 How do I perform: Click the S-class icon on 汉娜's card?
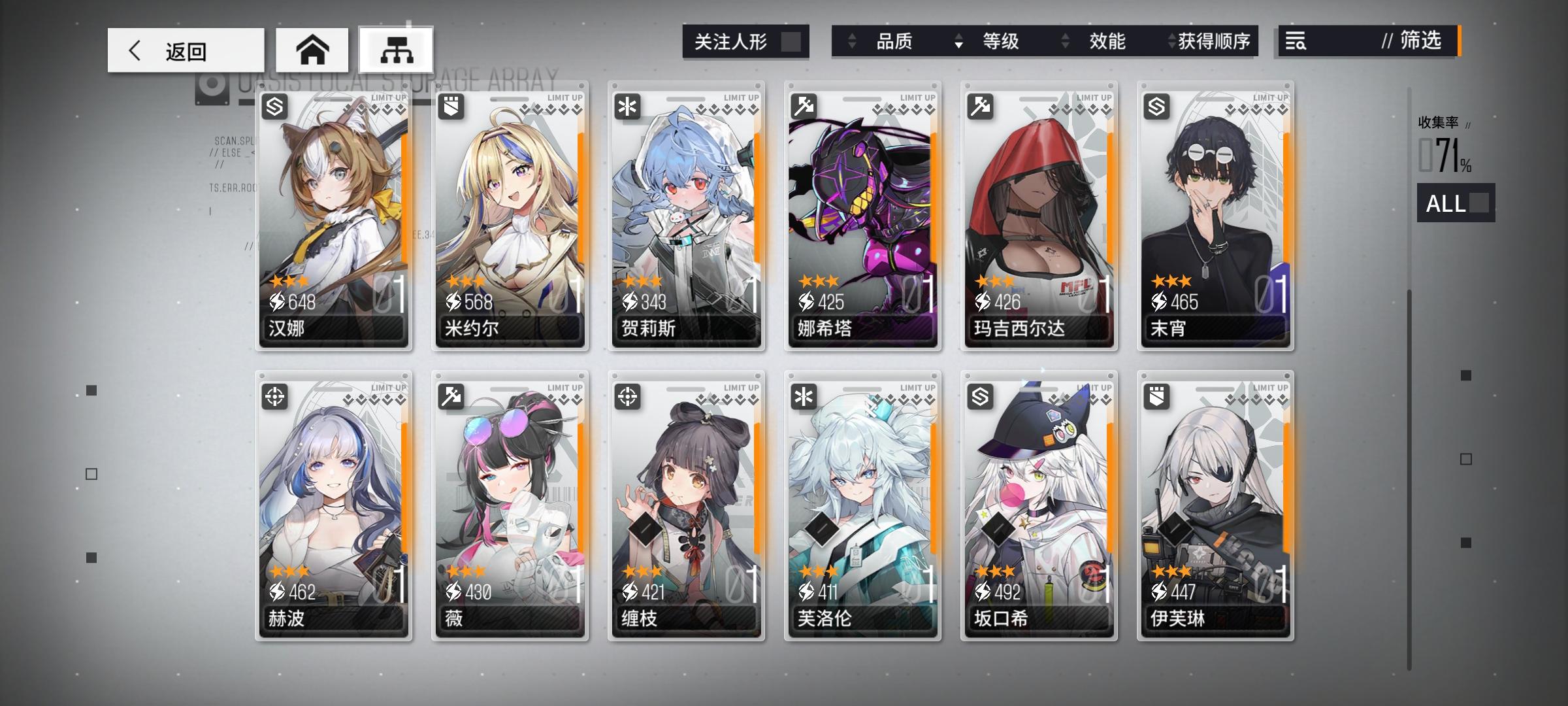pyautogui.click(x=273, y=107)
